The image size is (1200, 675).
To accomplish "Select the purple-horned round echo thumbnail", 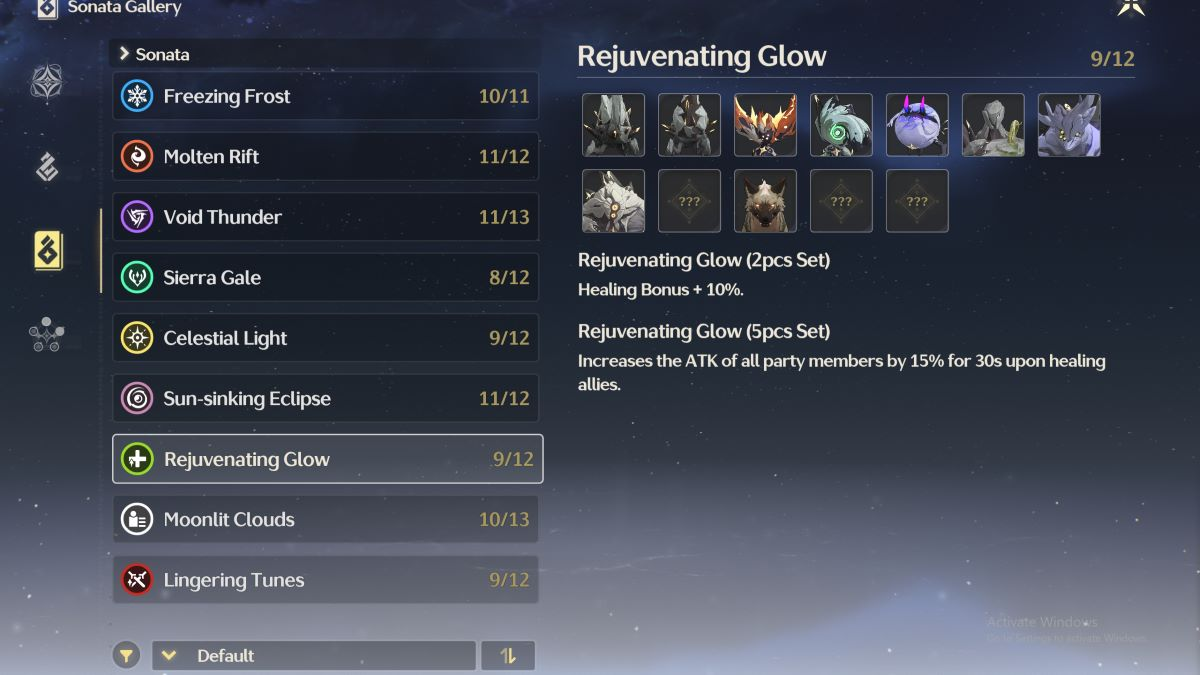I will point(917,125).
